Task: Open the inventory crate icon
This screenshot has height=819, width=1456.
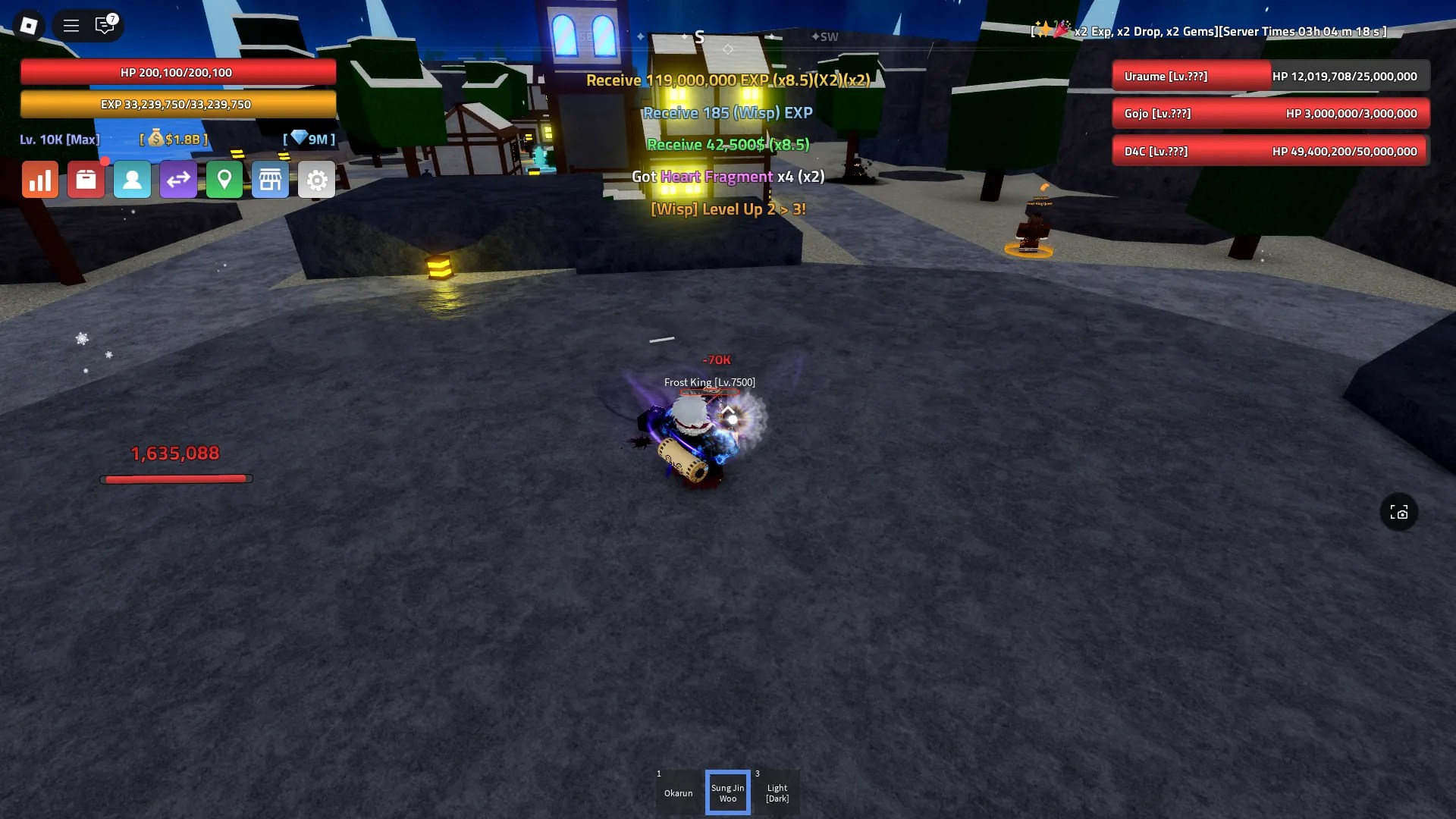Action: coord(86,180)
